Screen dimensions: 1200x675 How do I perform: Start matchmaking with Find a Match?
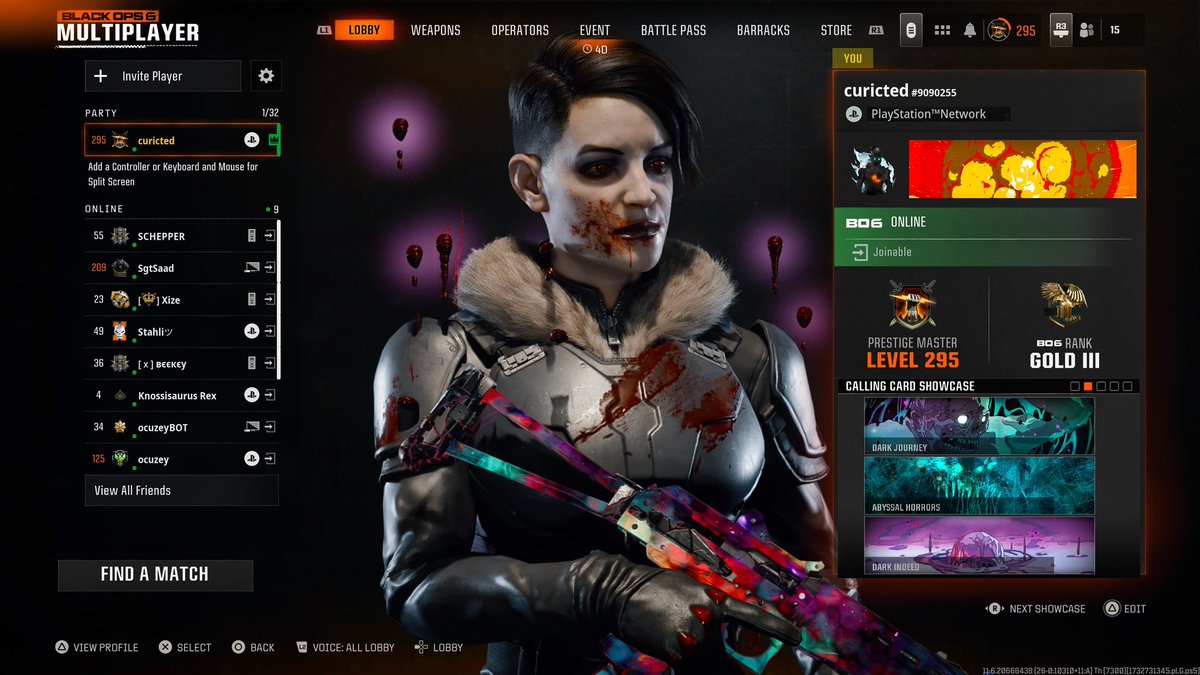(155, 574)
